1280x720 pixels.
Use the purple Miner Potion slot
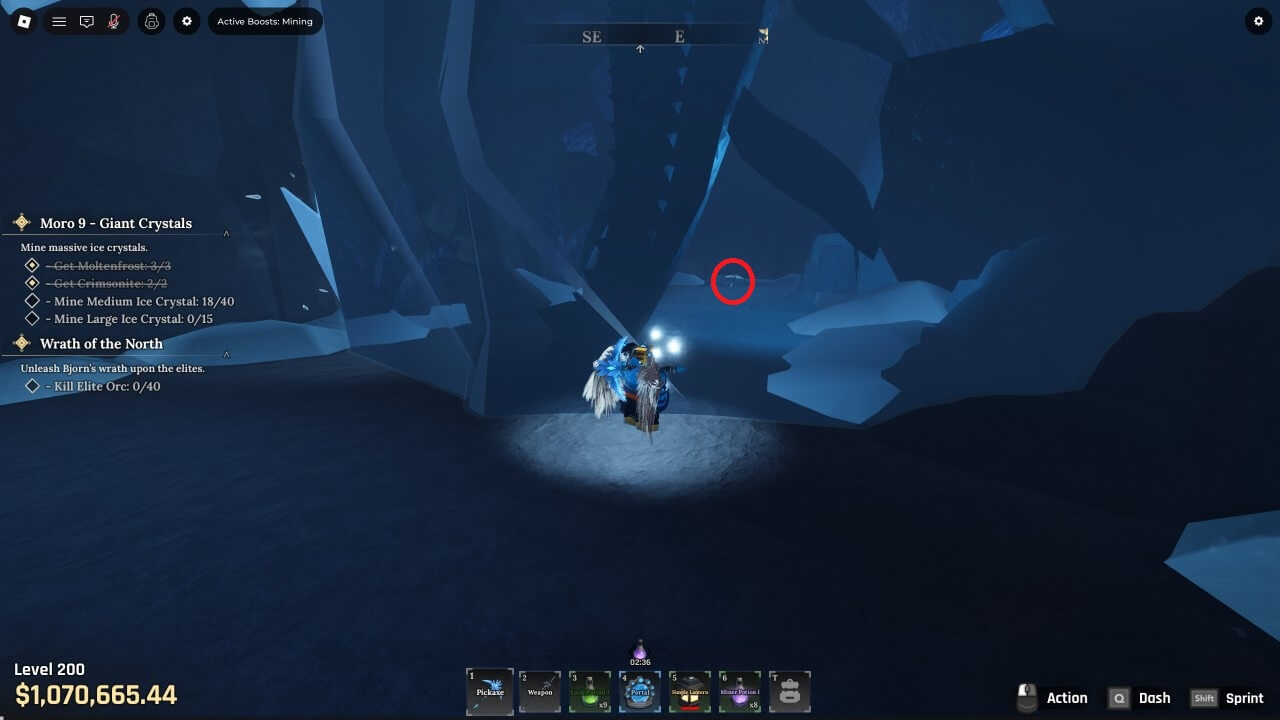click(x=740, y=691)
